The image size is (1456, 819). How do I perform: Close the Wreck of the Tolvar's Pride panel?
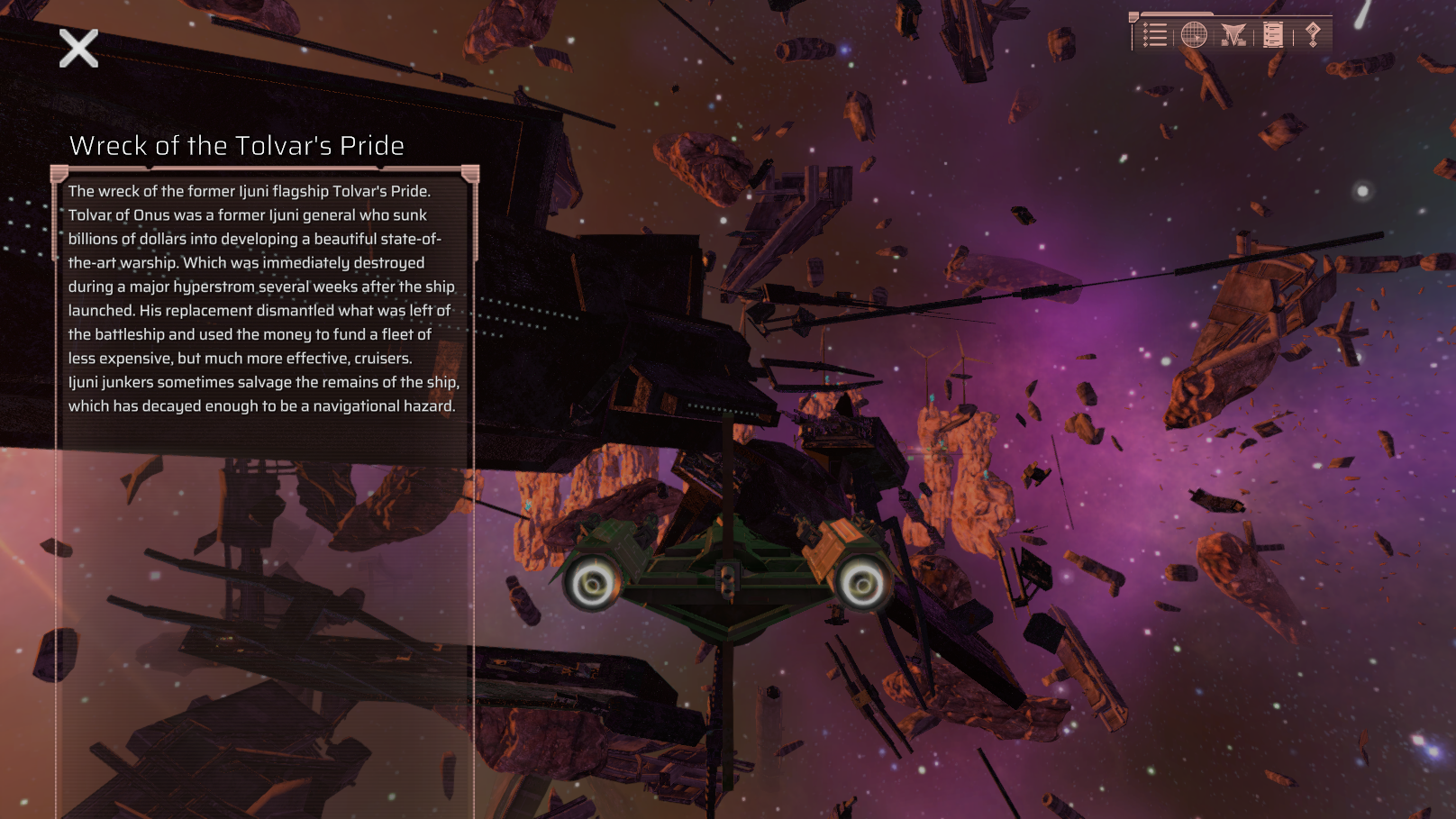[78, 49]
